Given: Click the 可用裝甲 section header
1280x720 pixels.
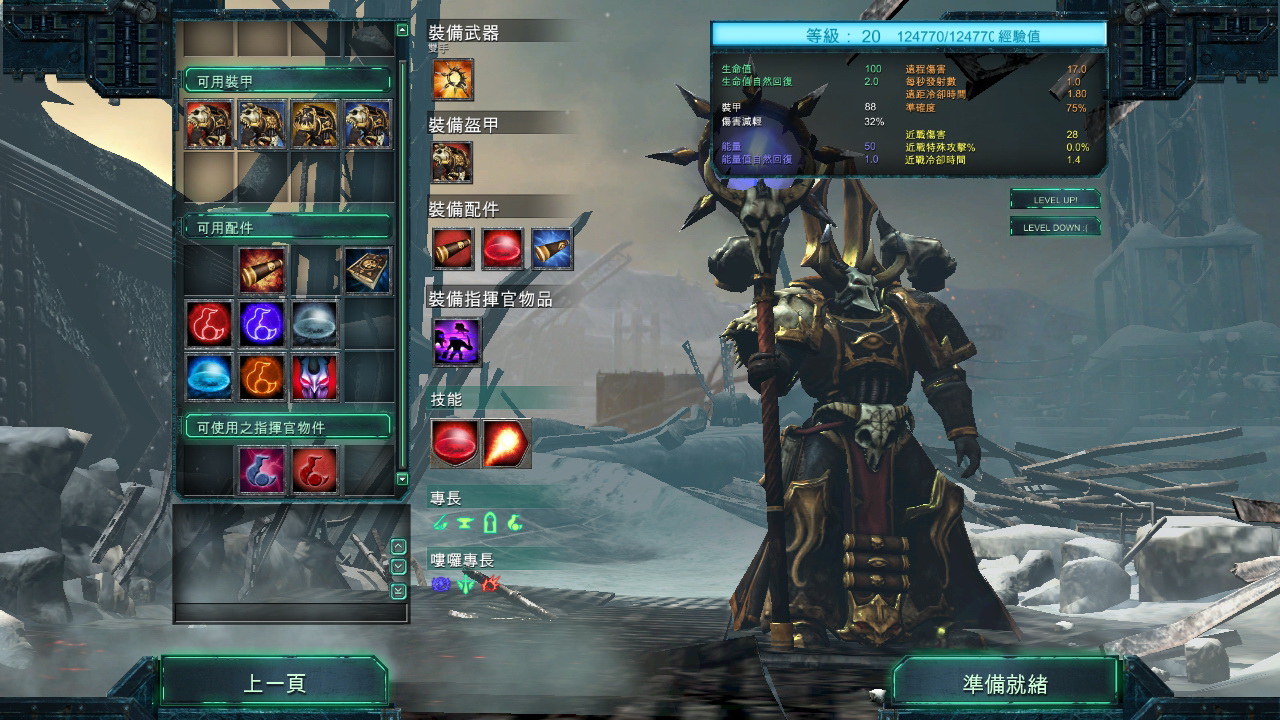Looking at the screenshot, I should tap(286, 81).
